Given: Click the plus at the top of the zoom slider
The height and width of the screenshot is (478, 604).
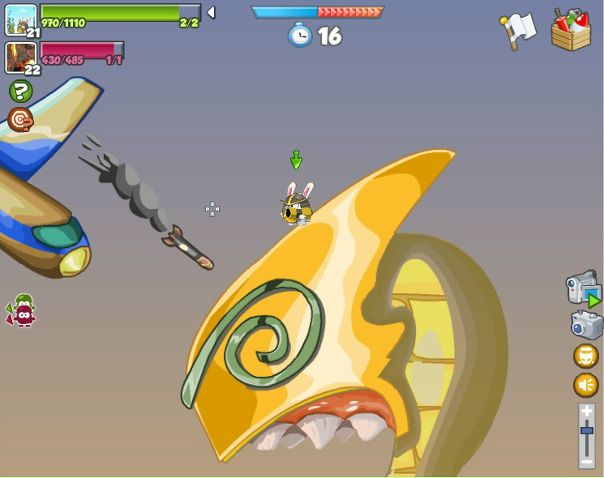Looking at the screenshot, I should click(x=587, y=410).
